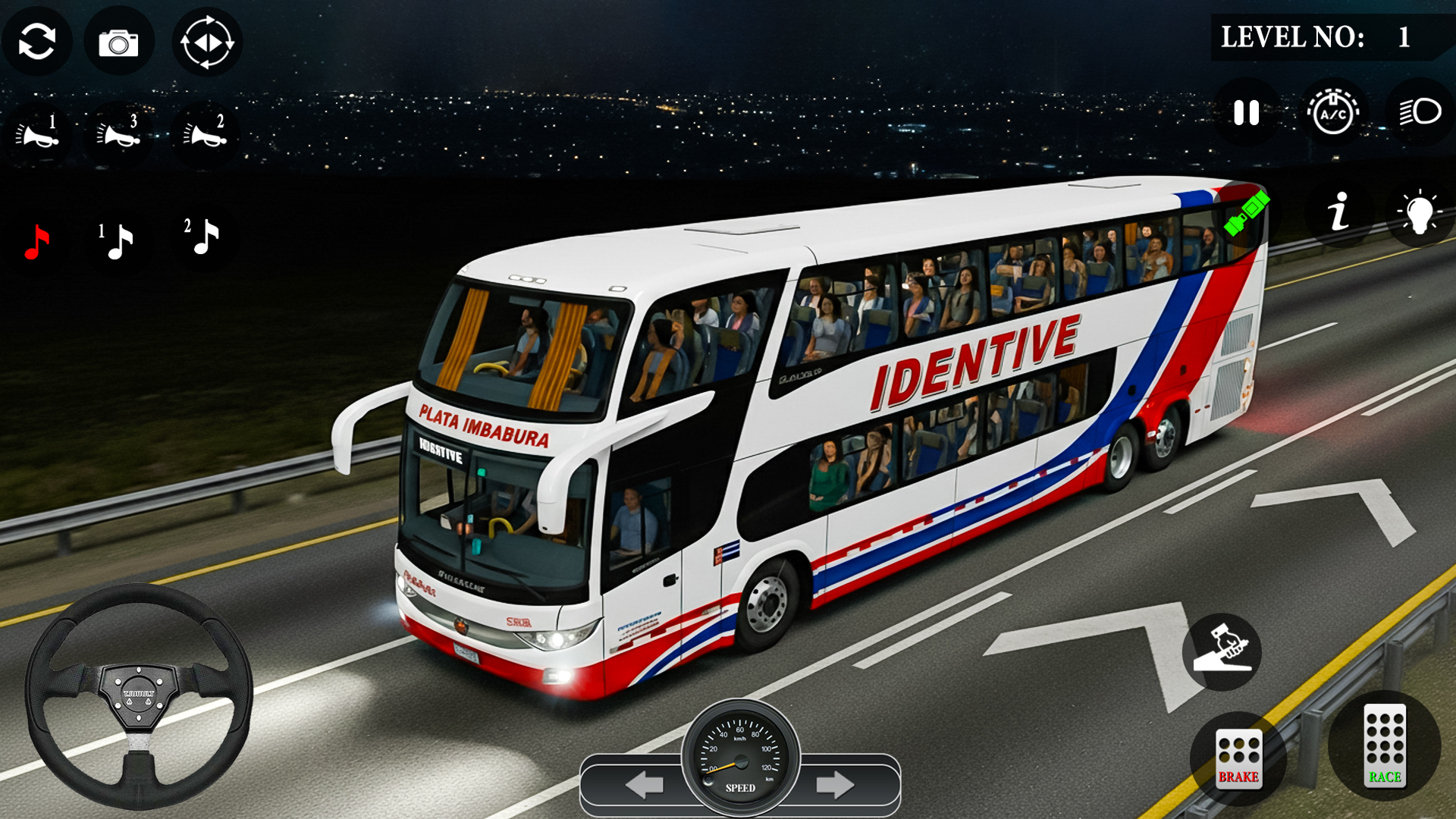Image resolution: width=1456 pixels, height=819 pixels.
Task: Play the red music note sound
Action: coord(36,241)
